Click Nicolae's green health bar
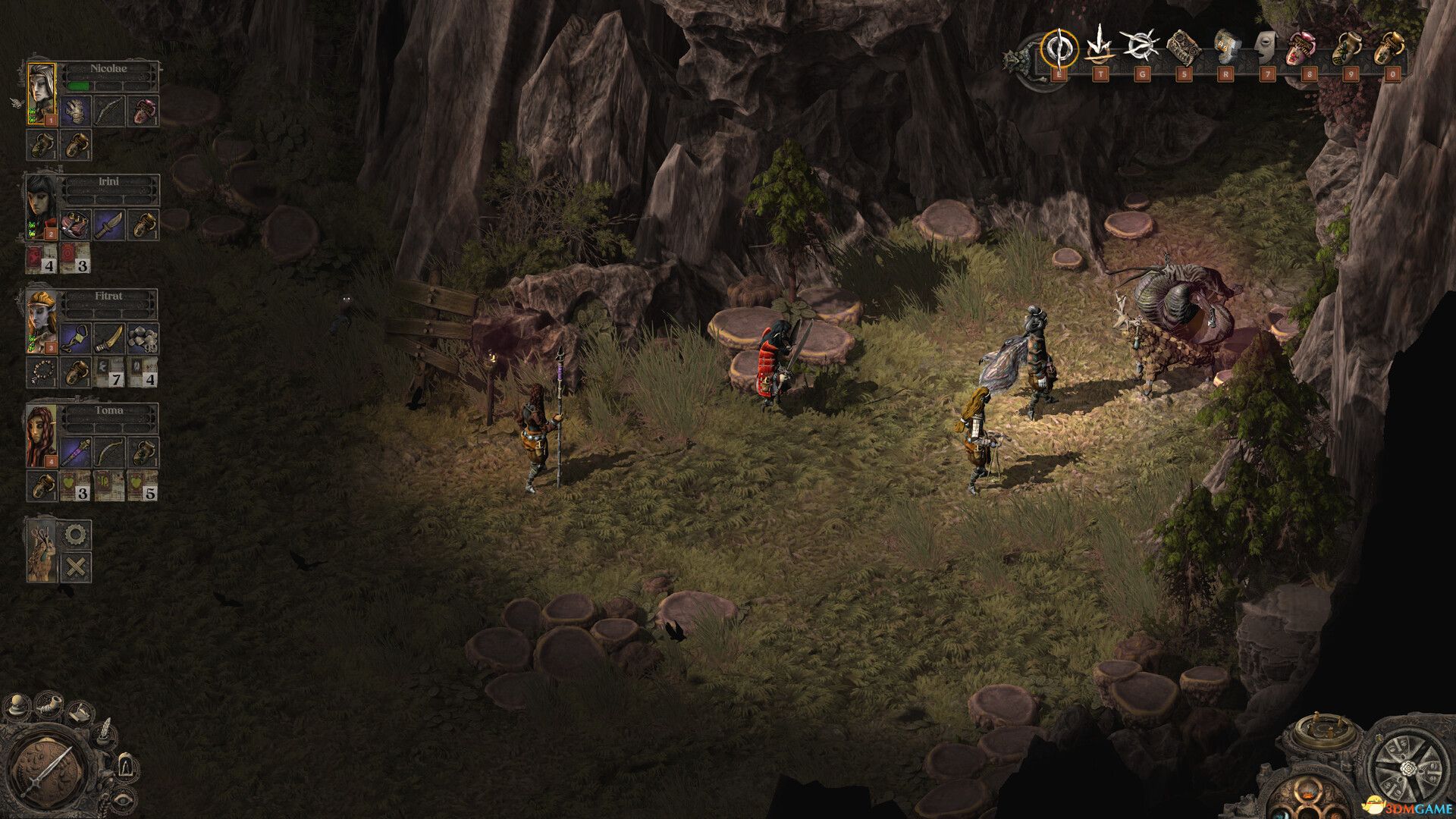The image size is (1456, 819). (80, 85)
